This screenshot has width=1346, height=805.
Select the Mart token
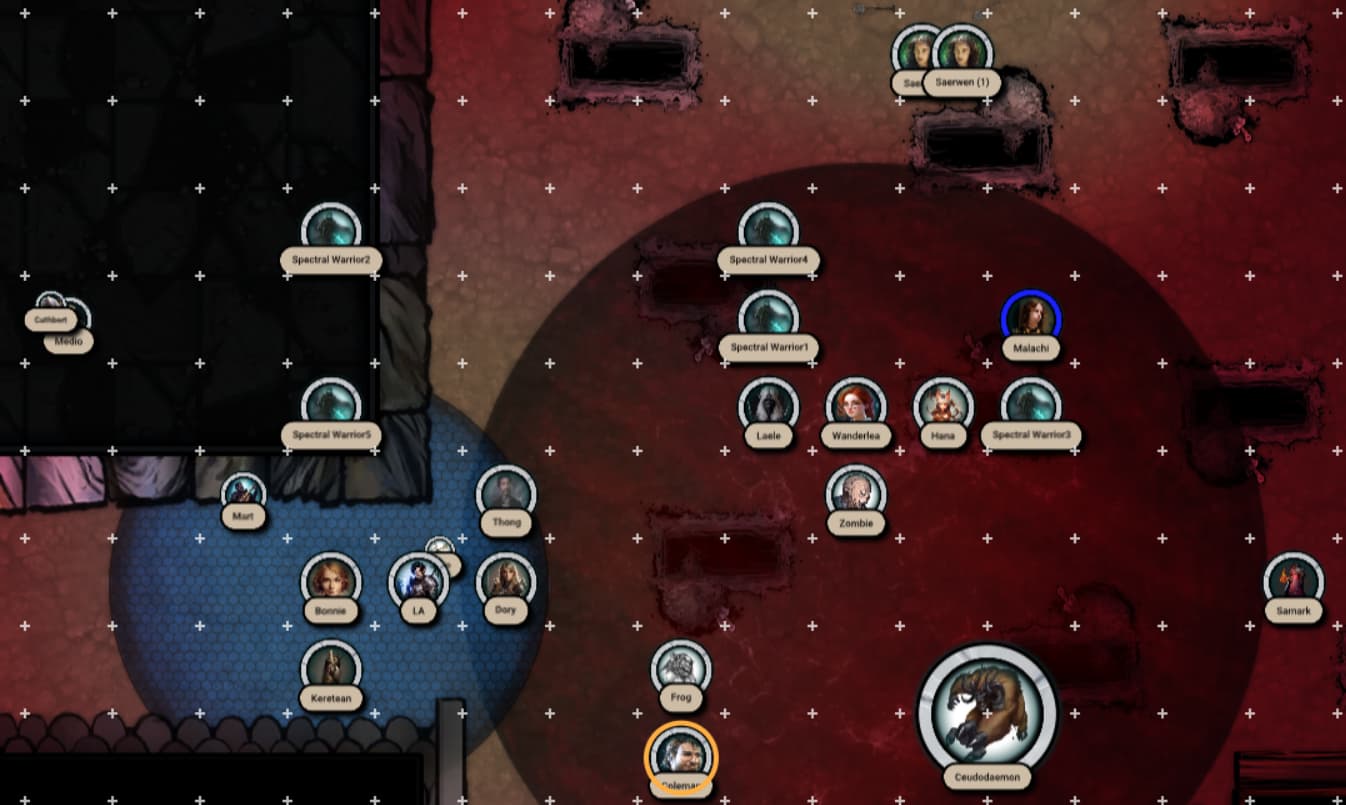click(243, 492)
